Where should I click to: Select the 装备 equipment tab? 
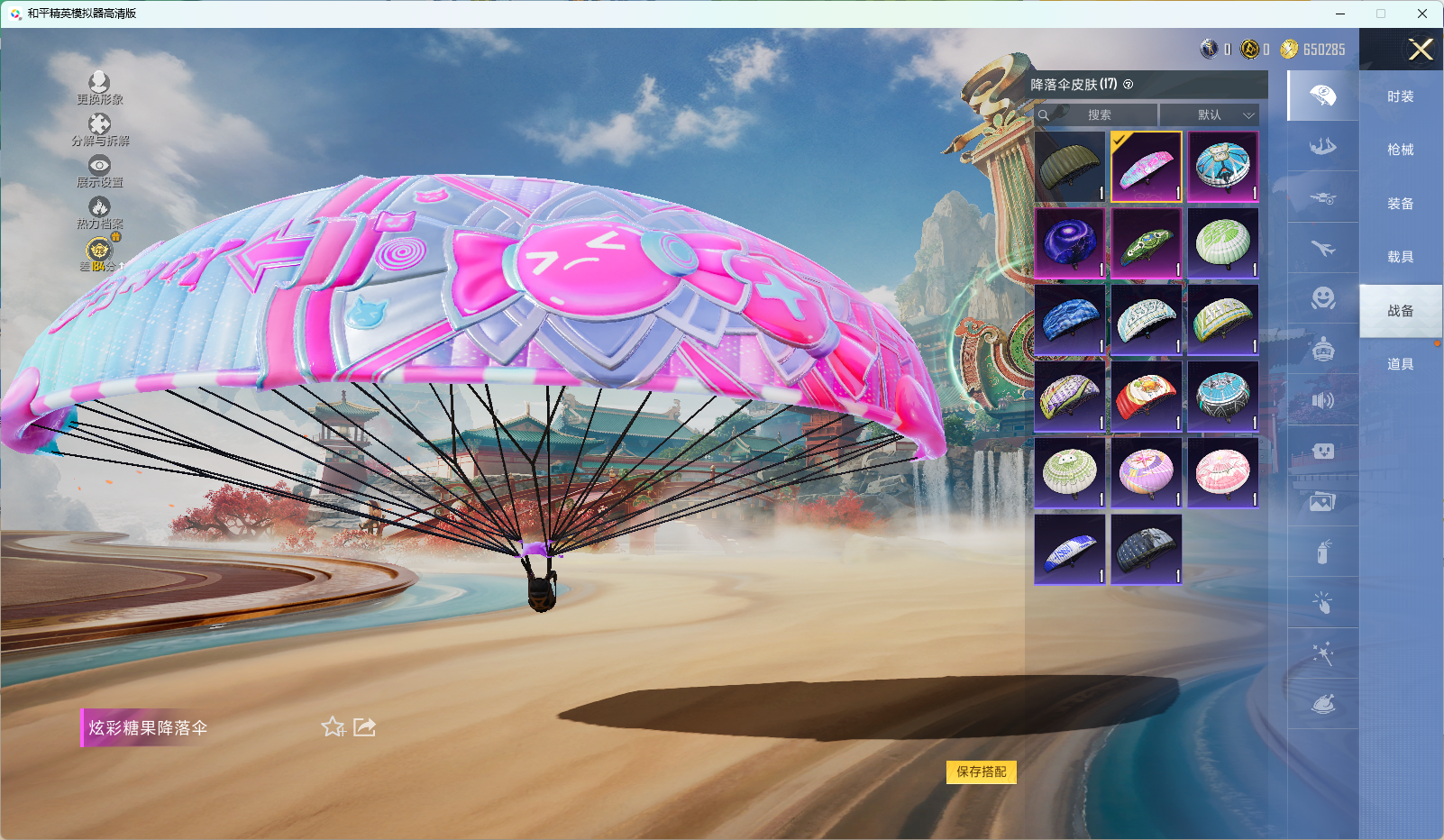pyautogui.click(x=1400, y=204)
